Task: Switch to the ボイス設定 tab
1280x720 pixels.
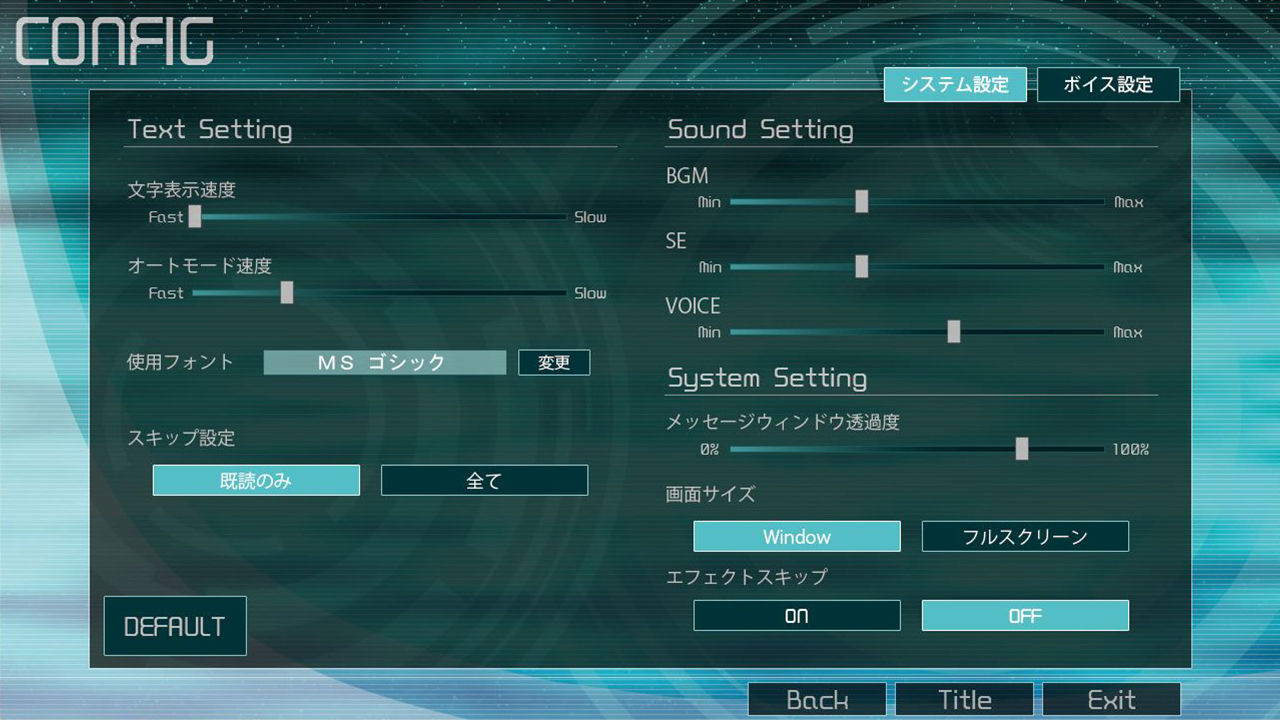Action: [x=1108, y=84]
